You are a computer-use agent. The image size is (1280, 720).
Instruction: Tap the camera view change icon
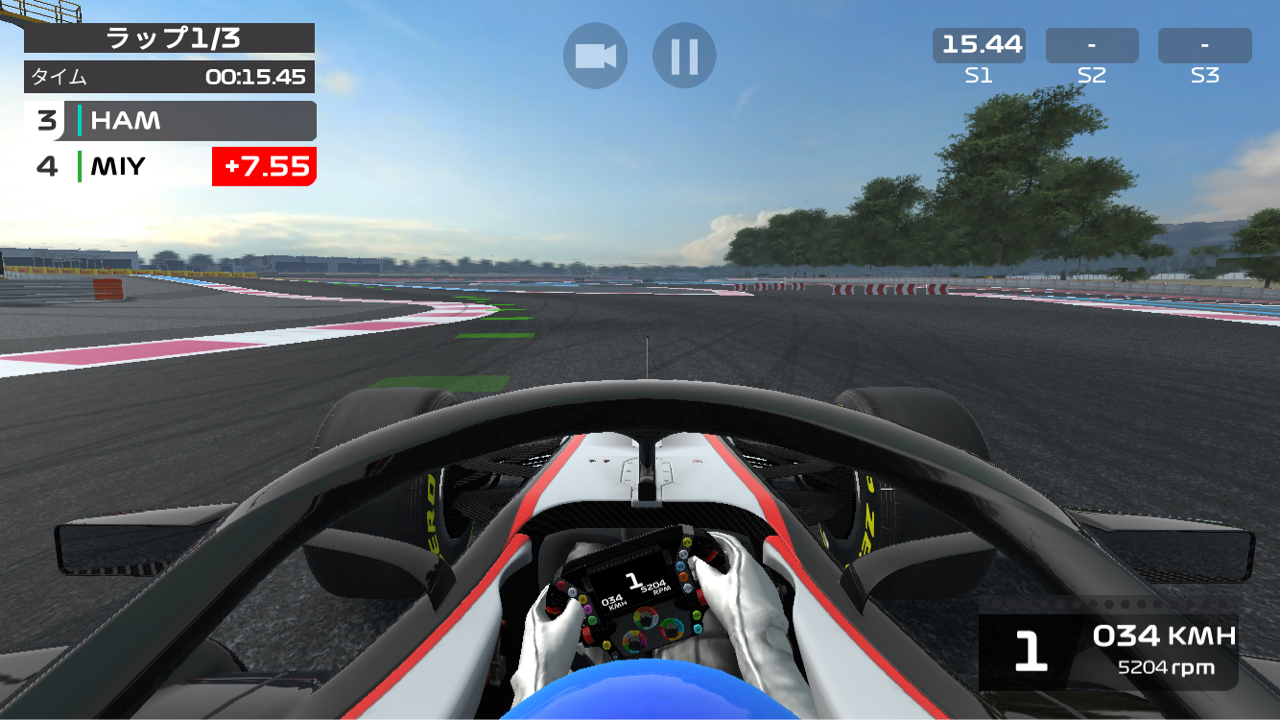click(595, 55)
